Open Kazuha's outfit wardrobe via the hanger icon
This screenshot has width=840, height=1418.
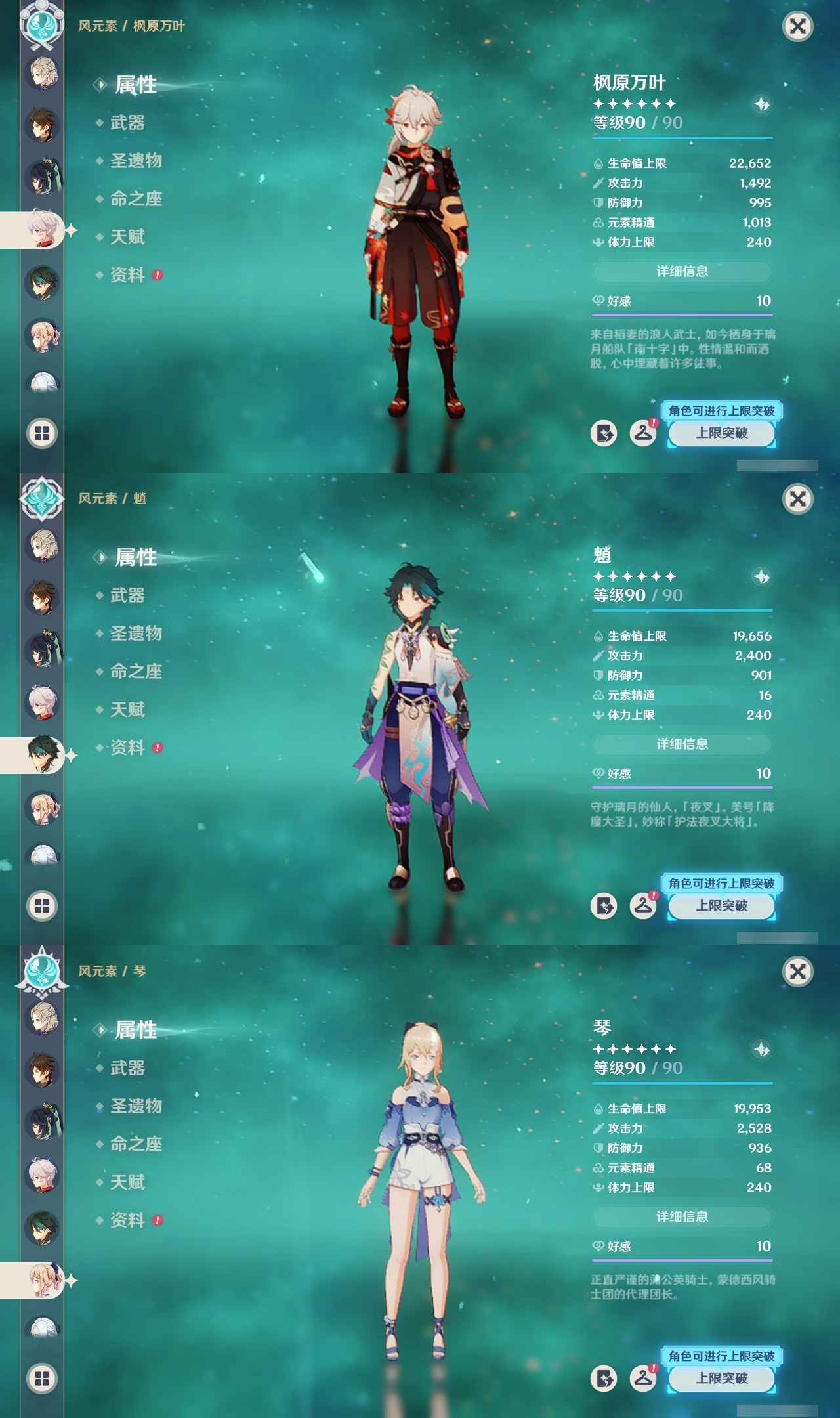tap(644, 433)
